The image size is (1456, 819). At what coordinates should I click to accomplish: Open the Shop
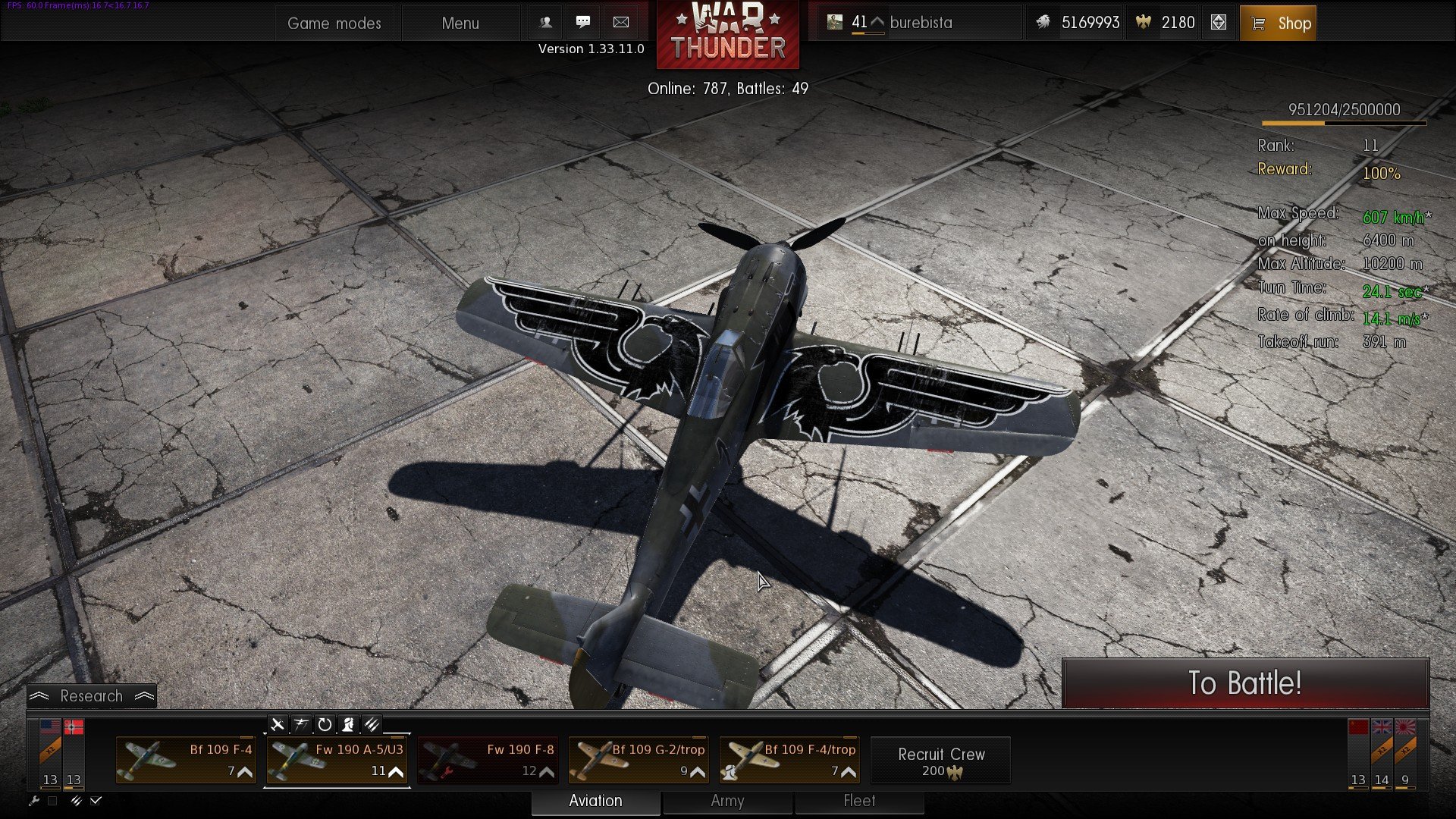[1278, 23]
